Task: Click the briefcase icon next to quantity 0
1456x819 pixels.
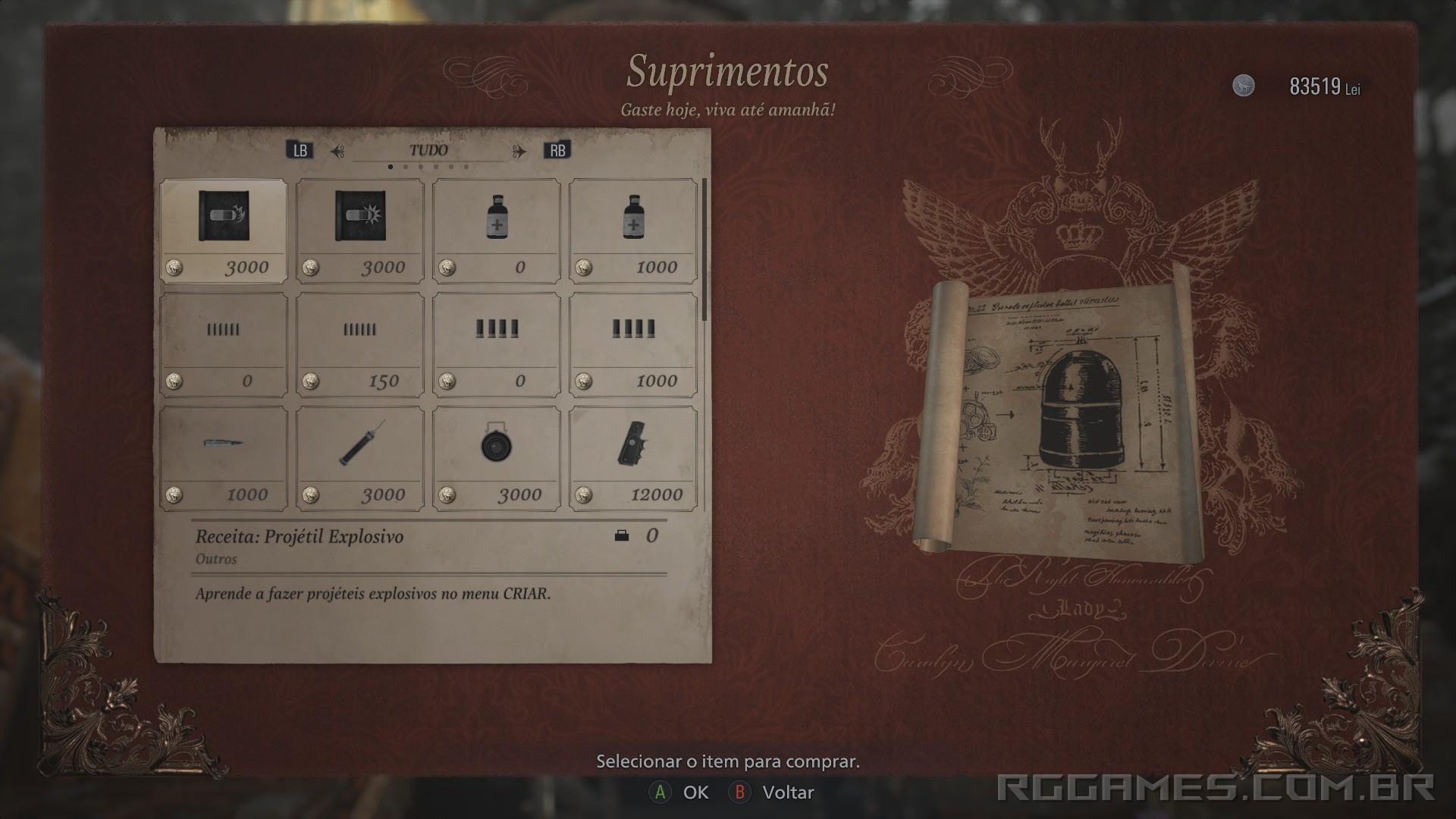Action: 623,536
